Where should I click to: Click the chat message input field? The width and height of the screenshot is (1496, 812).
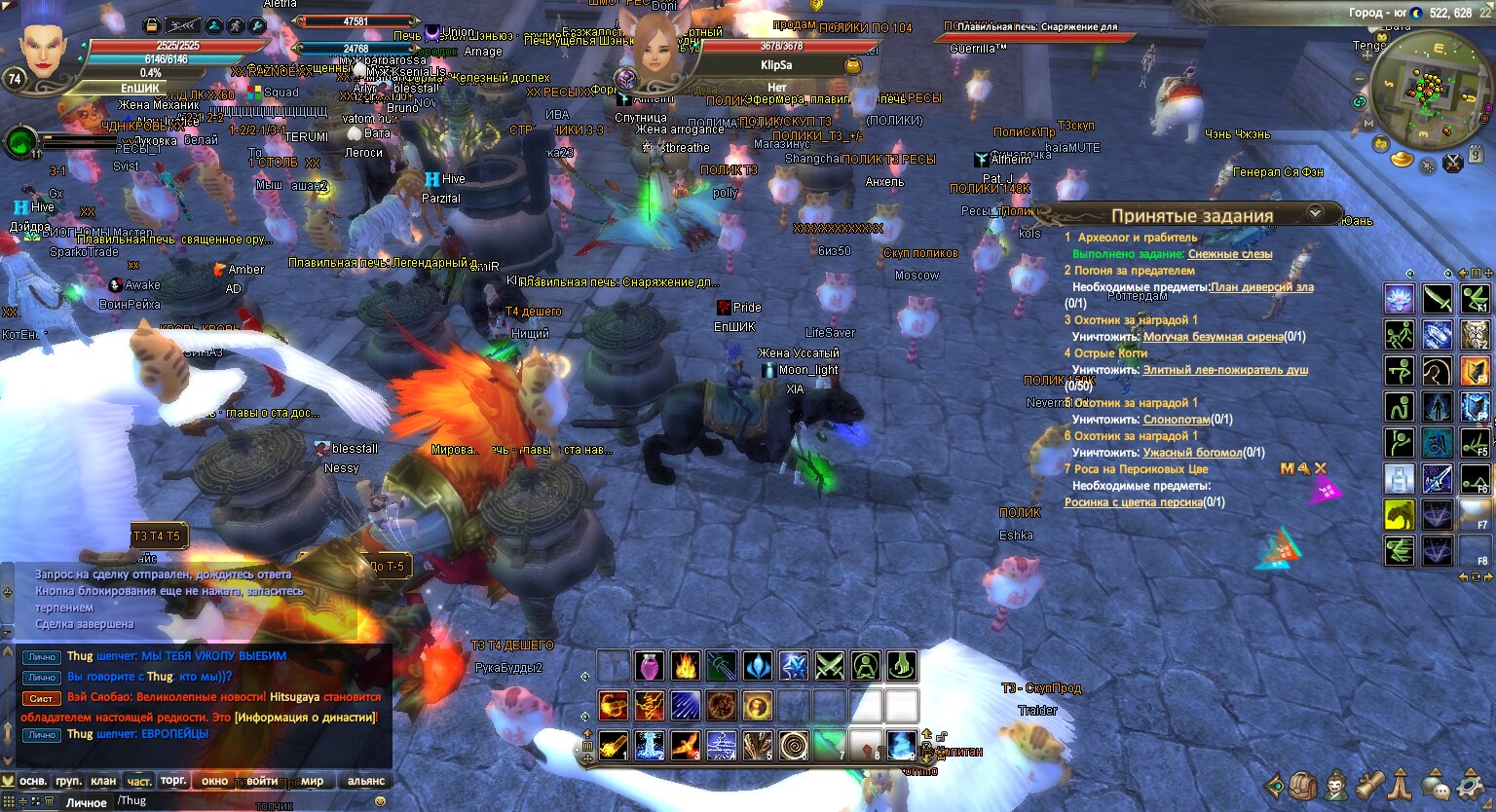click(243, 801)
